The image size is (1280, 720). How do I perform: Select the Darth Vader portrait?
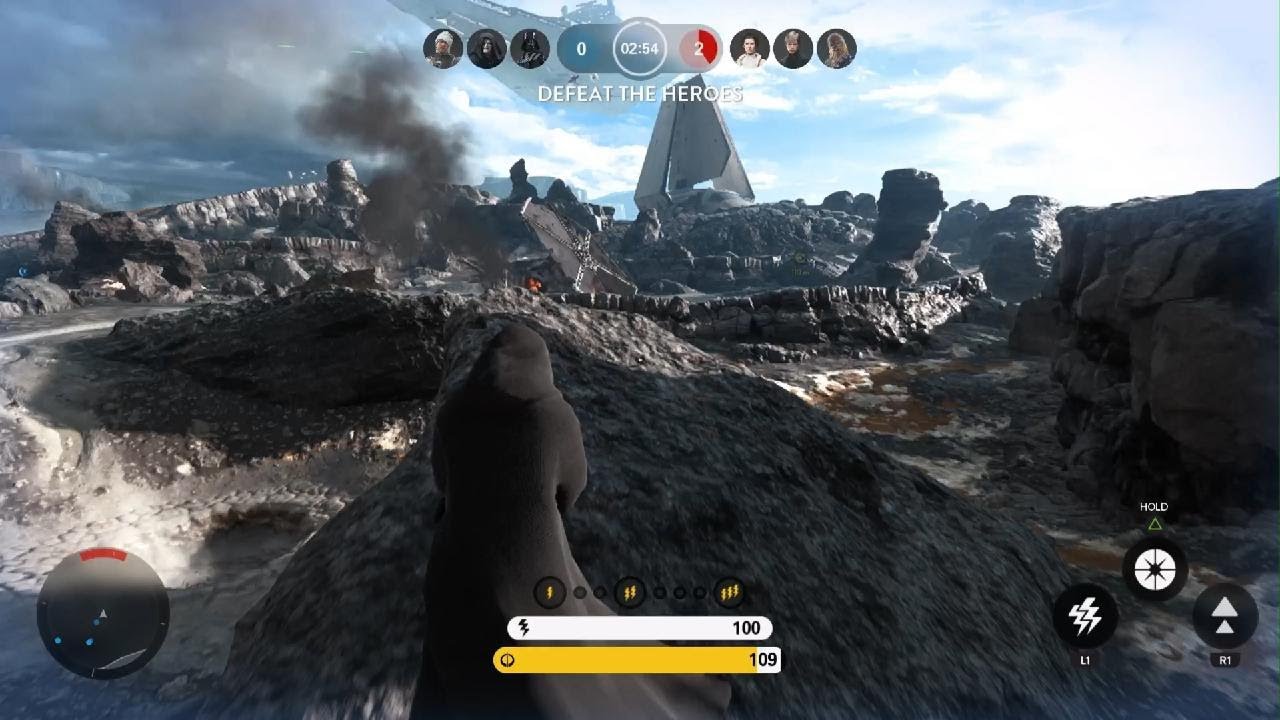click(530, 48)
